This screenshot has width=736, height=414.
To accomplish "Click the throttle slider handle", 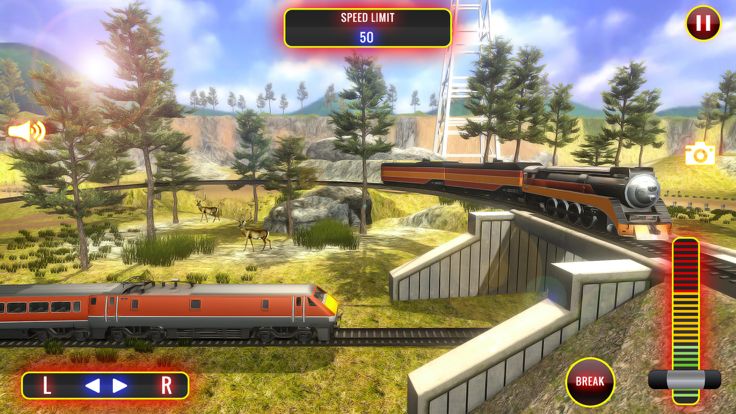I will pos(684,379).
